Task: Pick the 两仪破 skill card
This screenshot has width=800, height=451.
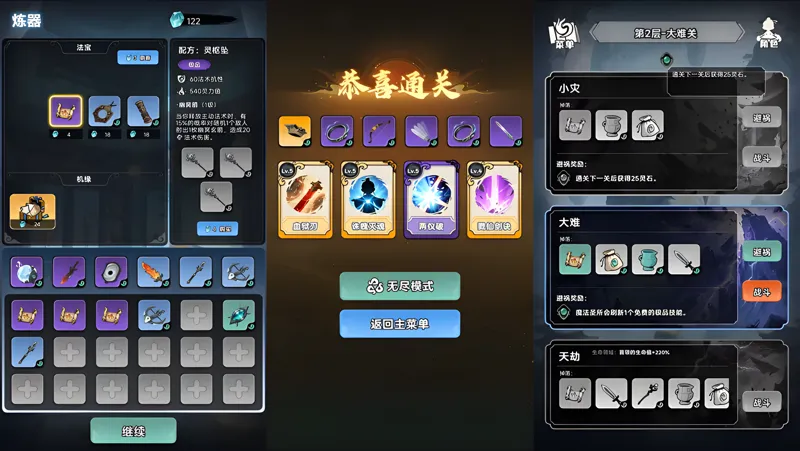Action: pyautogui.click(x=427, y=199)
